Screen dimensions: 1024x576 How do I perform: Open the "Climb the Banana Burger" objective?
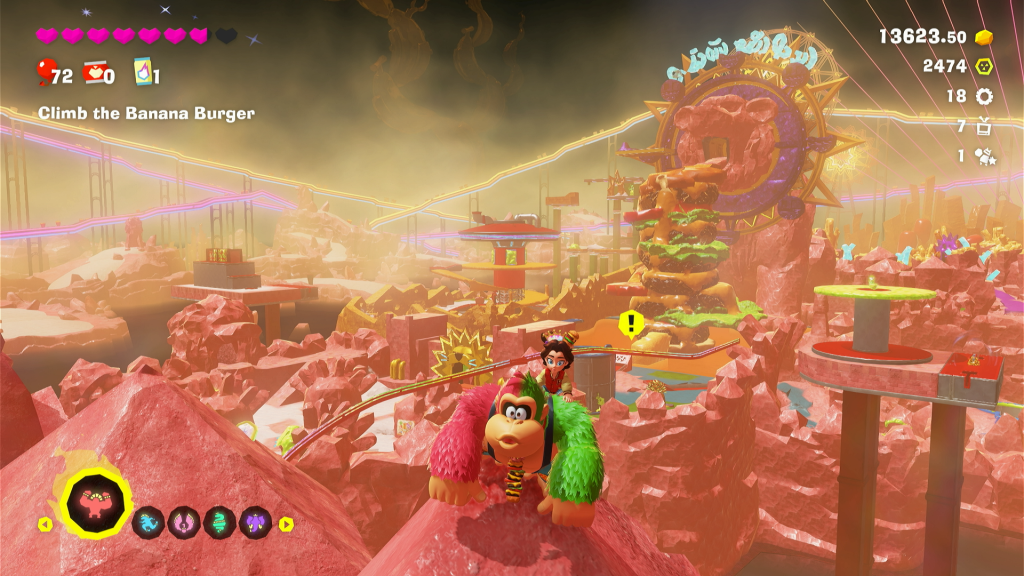coord(146,114)
